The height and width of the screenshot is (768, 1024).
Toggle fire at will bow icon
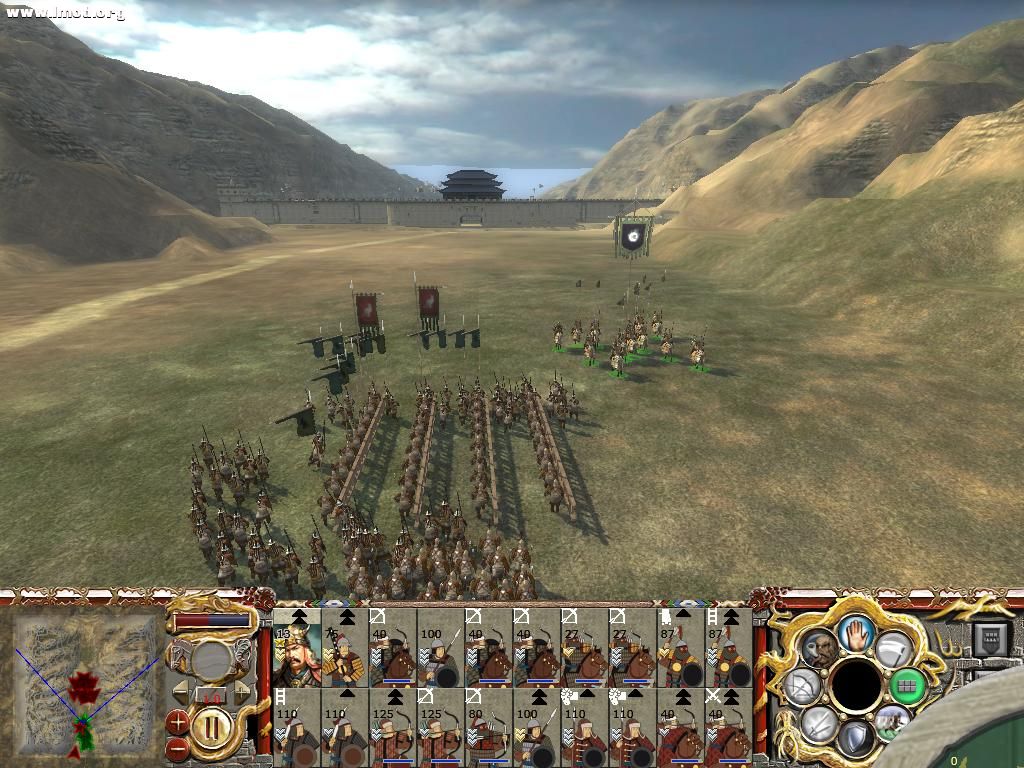click(803, 686)
